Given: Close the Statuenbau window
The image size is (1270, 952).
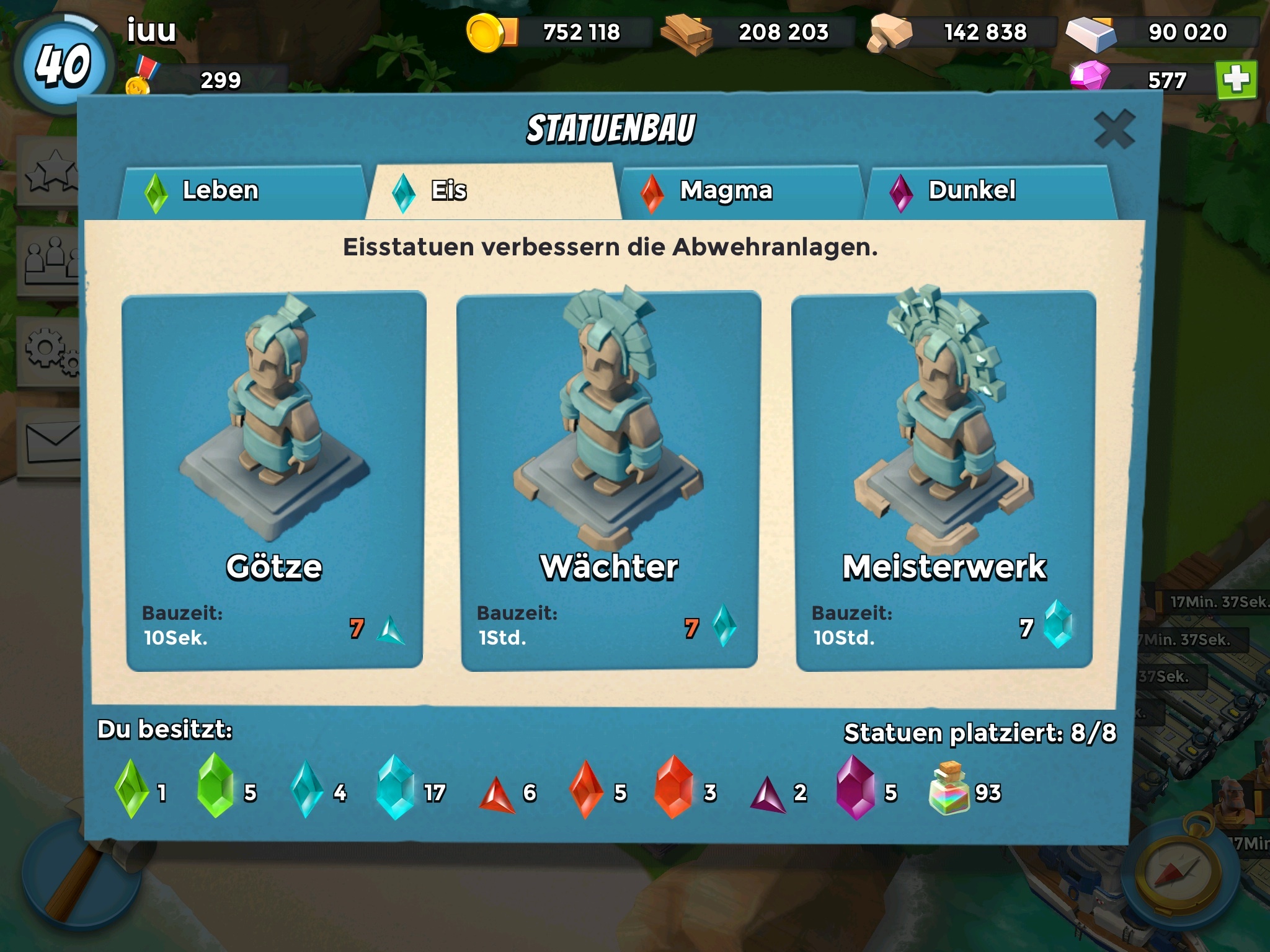Looking at the screenshot, I should pyautogui.click(x=1114, y=130).
